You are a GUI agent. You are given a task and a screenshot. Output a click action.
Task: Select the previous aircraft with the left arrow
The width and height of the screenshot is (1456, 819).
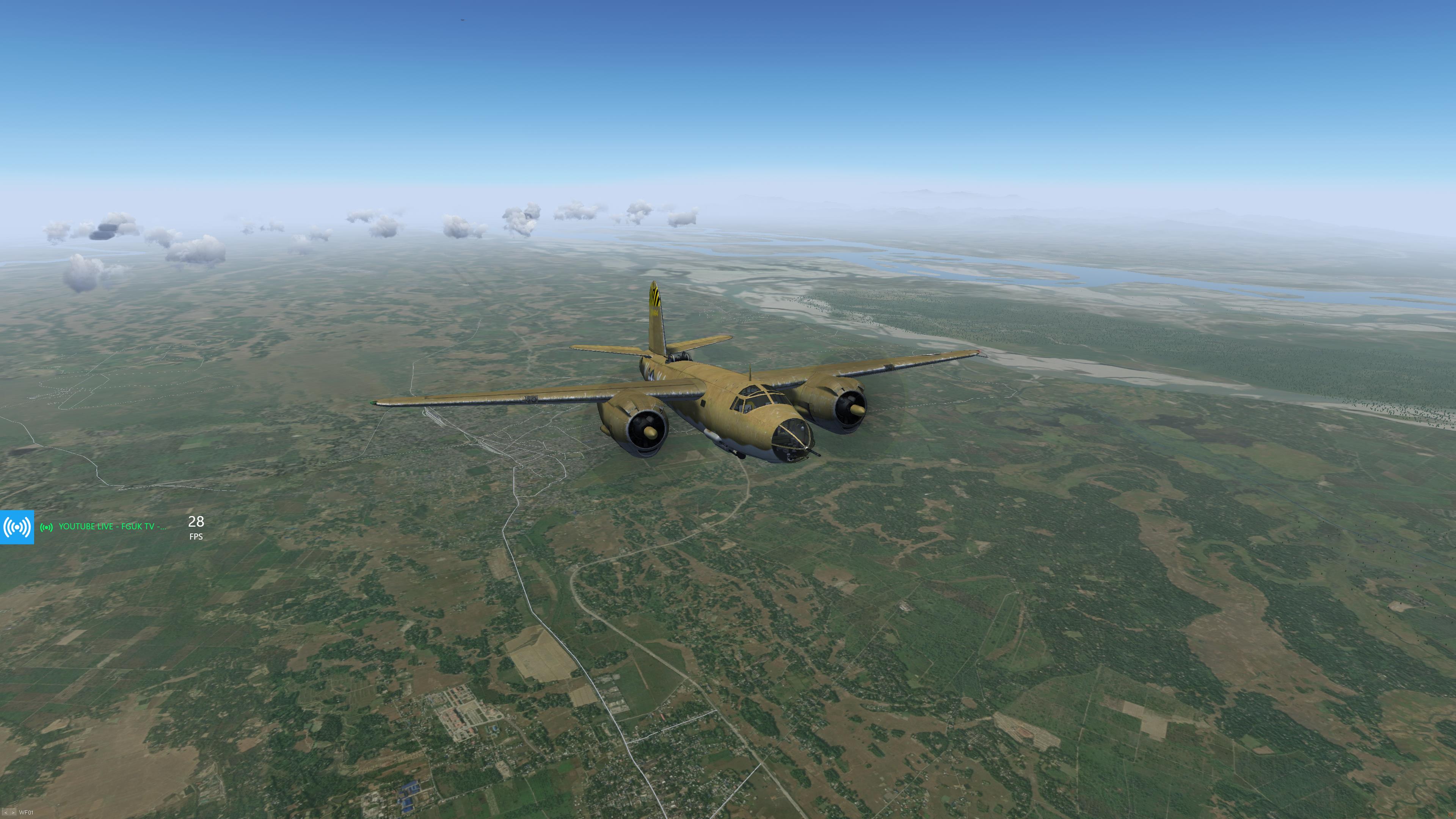(x=5, y=813)
